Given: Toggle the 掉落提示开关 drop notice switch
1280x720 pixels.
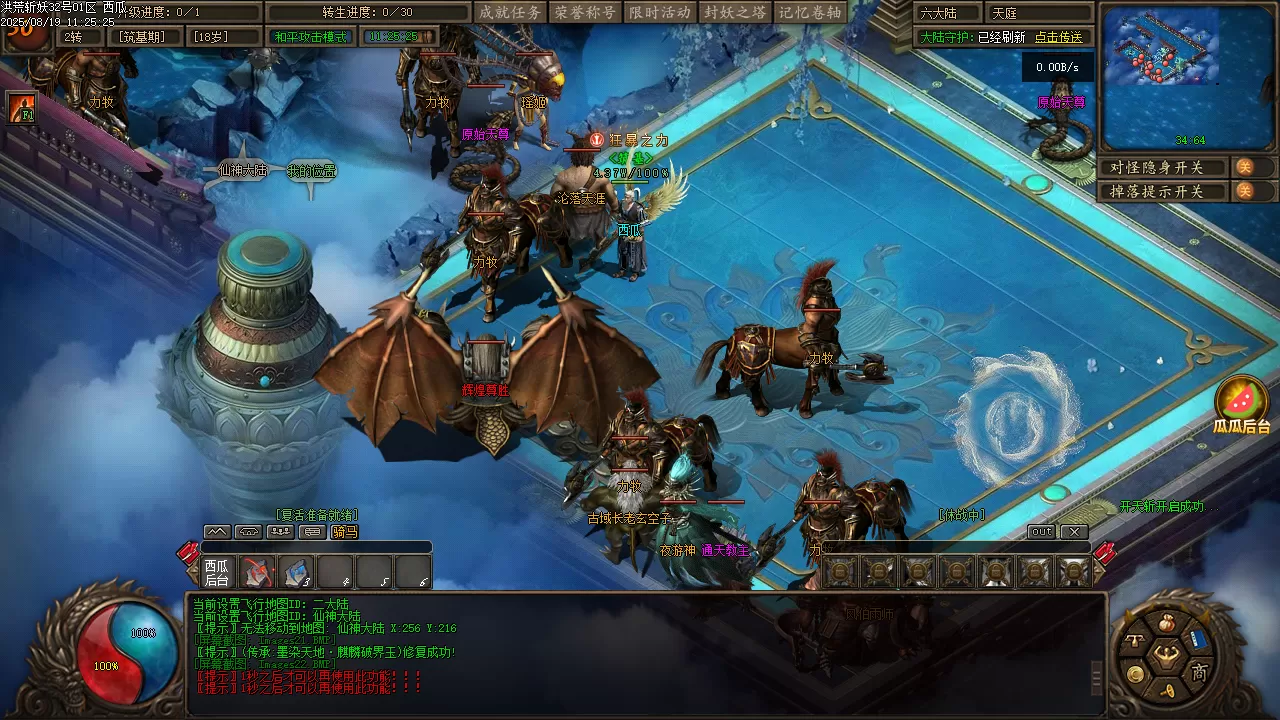Looking at the screenshot, I should click(1245, 190).
